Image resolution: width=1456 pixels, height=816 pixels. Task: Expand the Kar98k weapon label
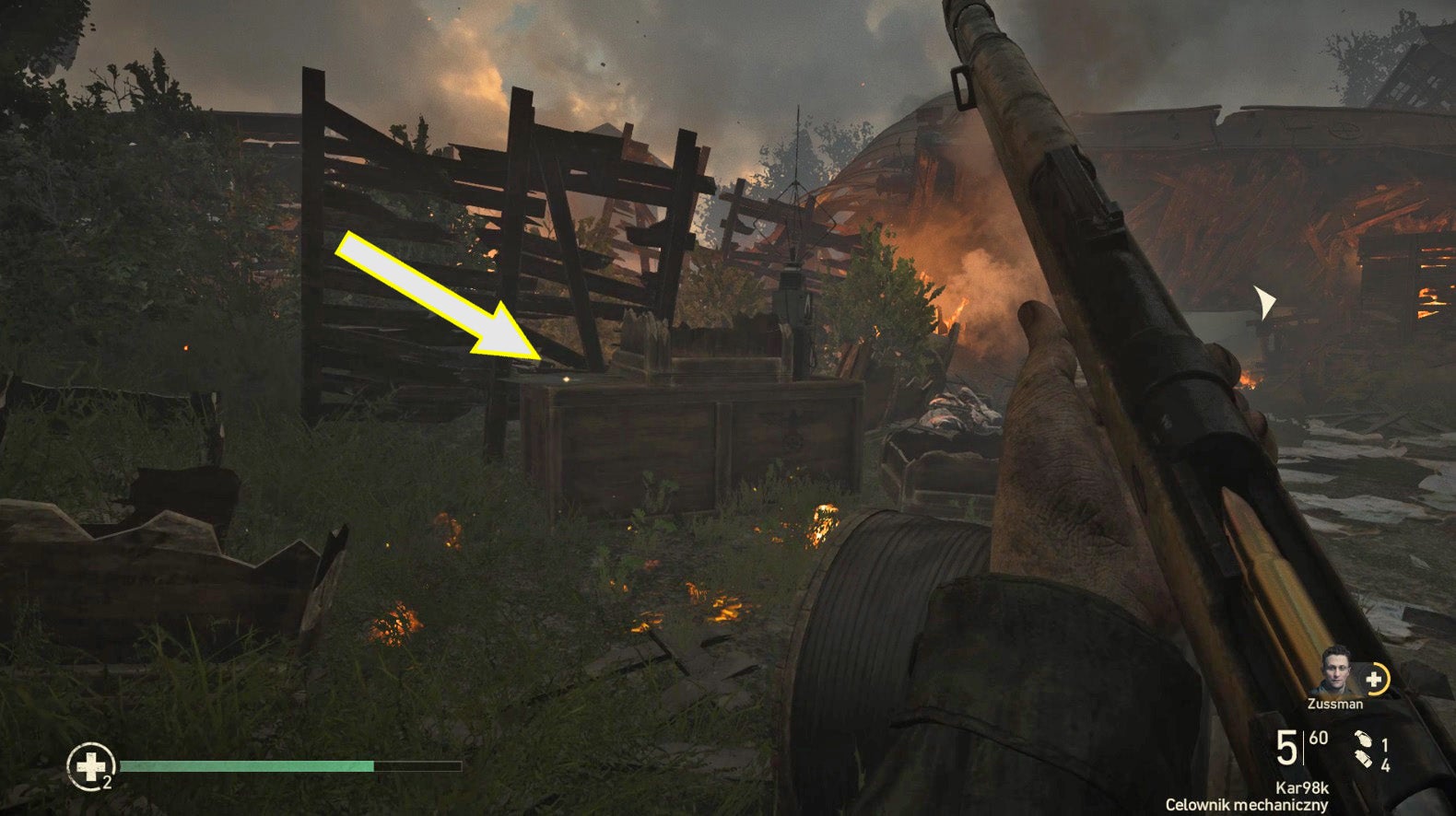pos(1302,787)
